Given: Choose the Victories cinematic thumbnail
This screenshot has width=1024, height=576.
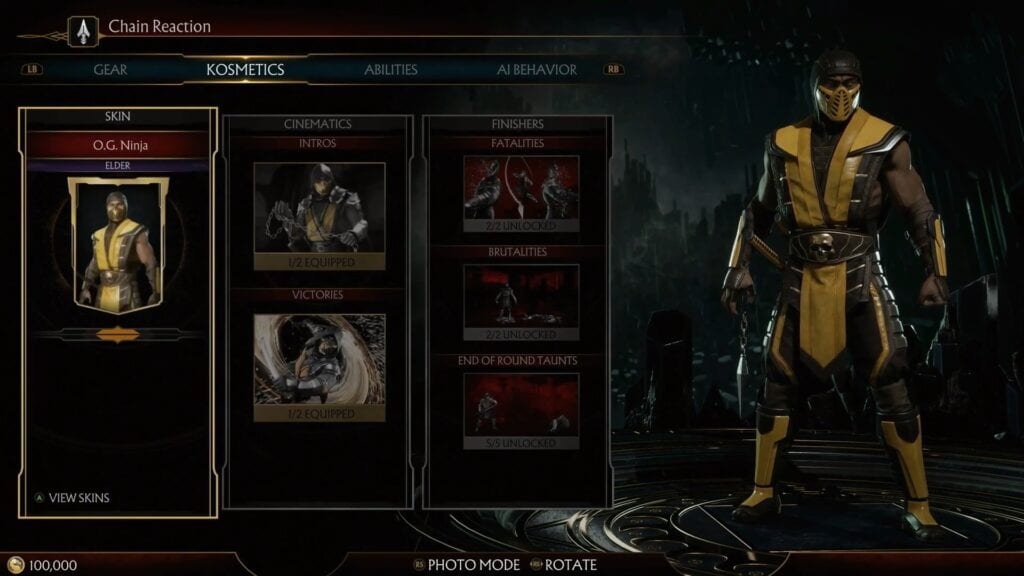Looking at the screenshot, I should click(319, 359).
